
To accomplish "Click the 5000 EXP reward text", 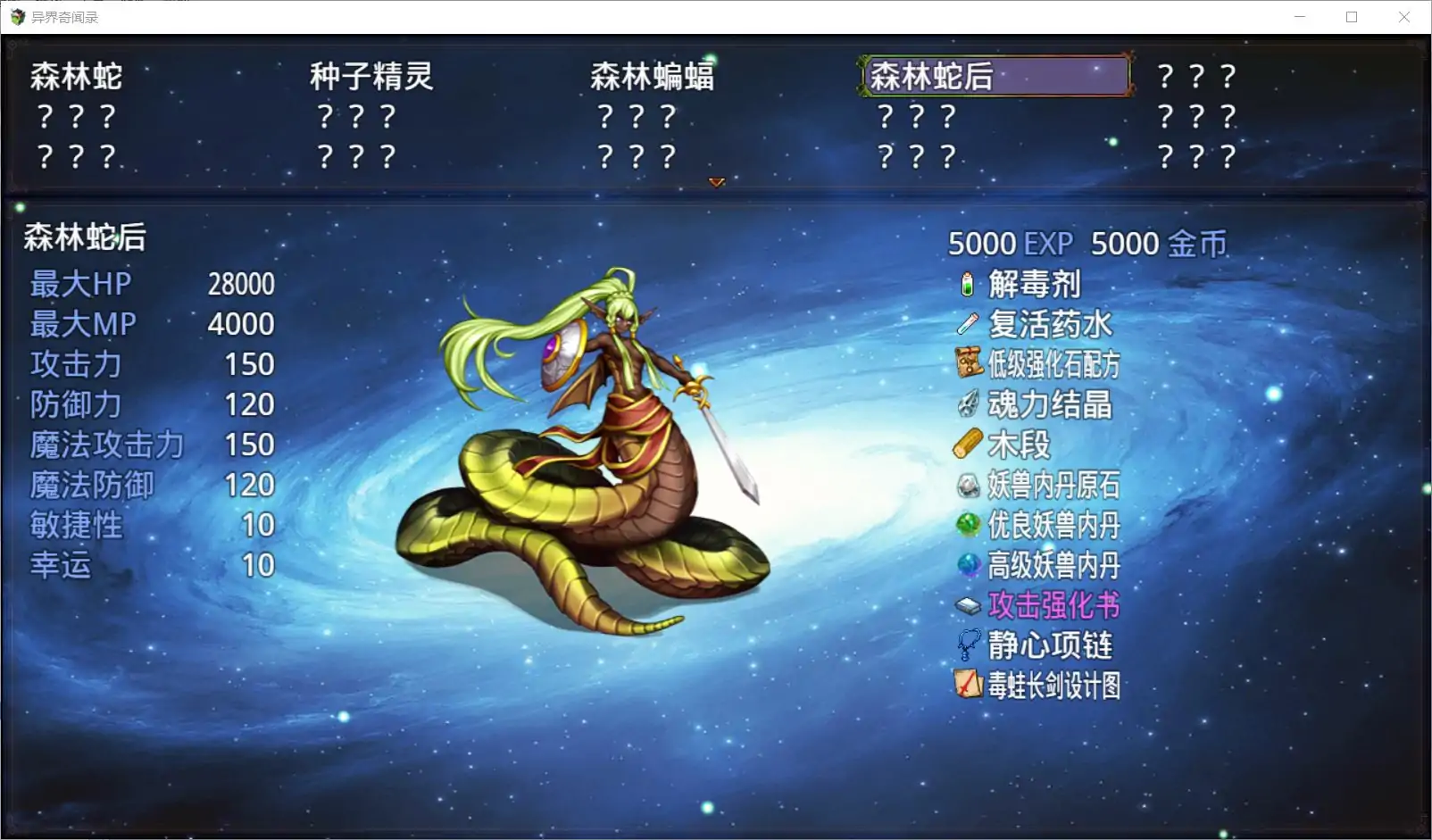I will pyautogui.click(x=1009, y=244).
